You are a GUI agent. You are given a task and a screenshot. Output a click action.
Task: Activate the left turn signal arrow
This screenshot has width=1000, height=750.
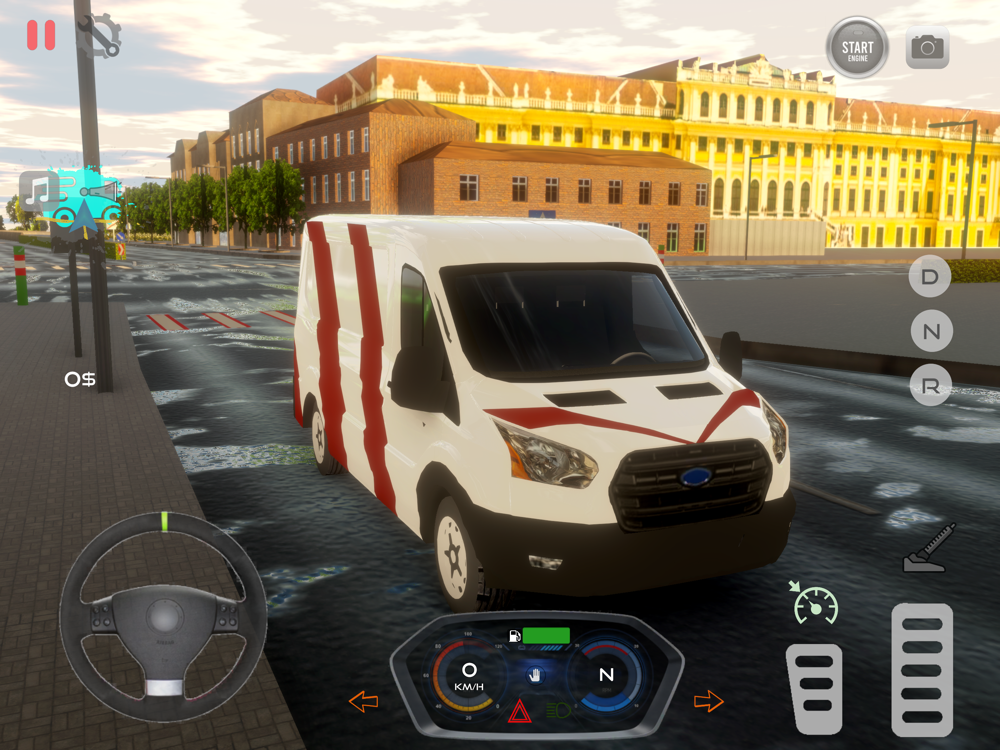pyautogui.click(x=363, y=701)
